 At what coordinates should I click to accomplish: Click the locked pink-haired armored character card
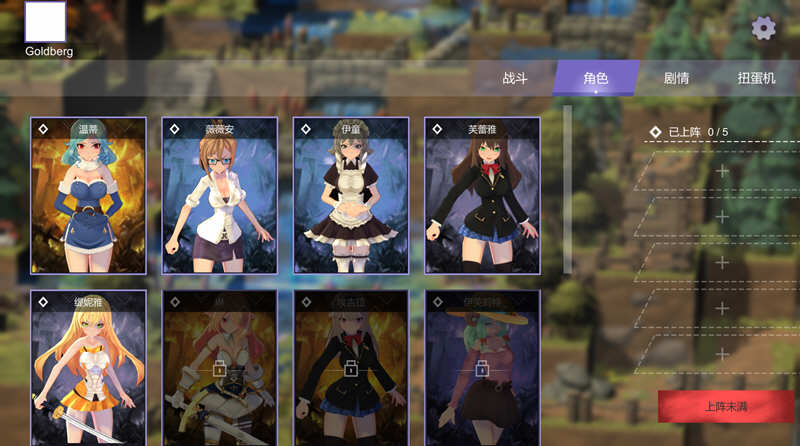(219, 368)
